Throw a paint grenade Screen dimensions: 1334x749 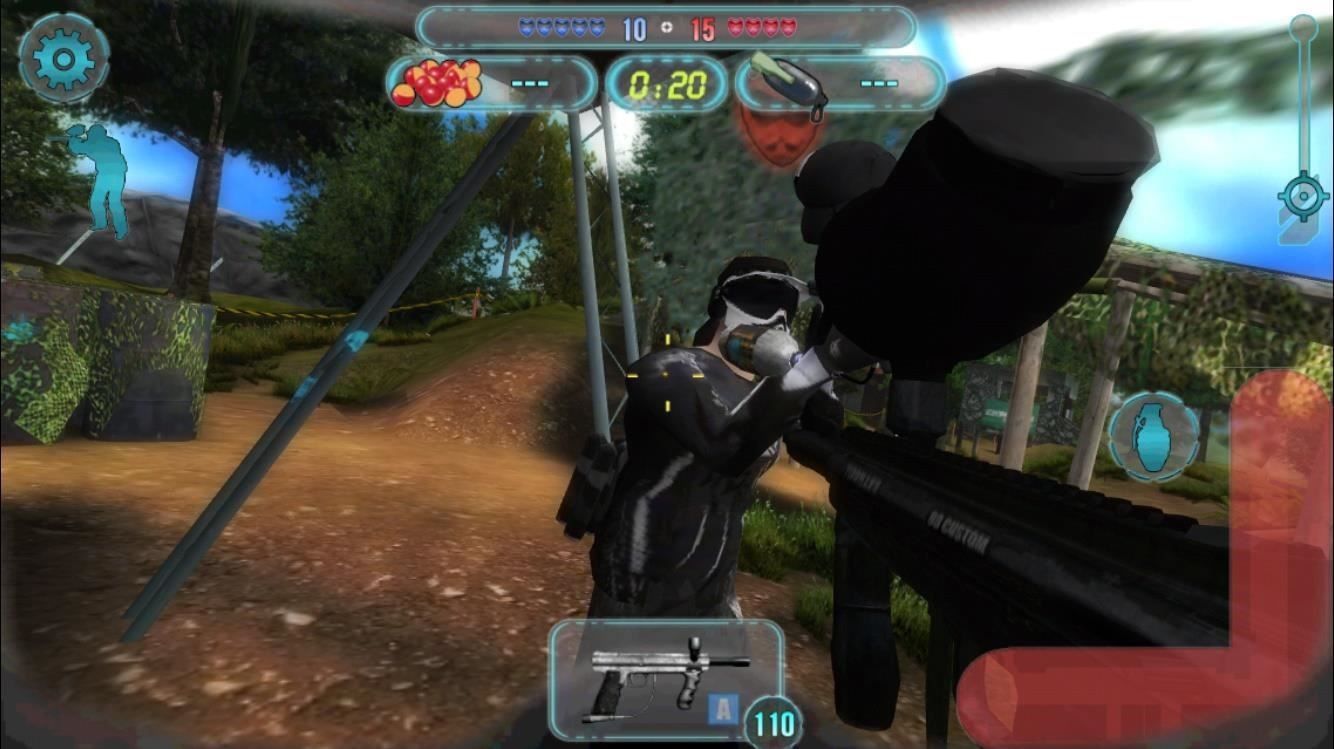(x=1153, y=436)
